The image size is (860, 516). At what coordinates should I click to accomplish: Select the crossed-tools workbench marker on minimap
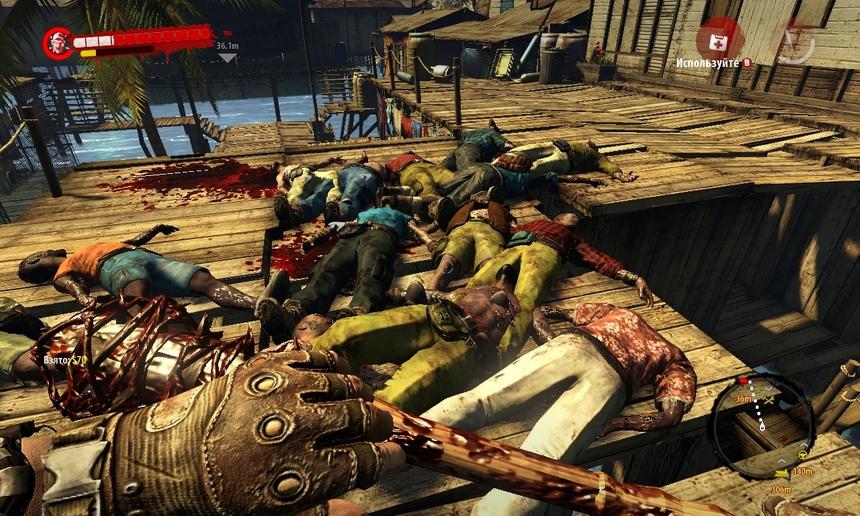[768, 400]
